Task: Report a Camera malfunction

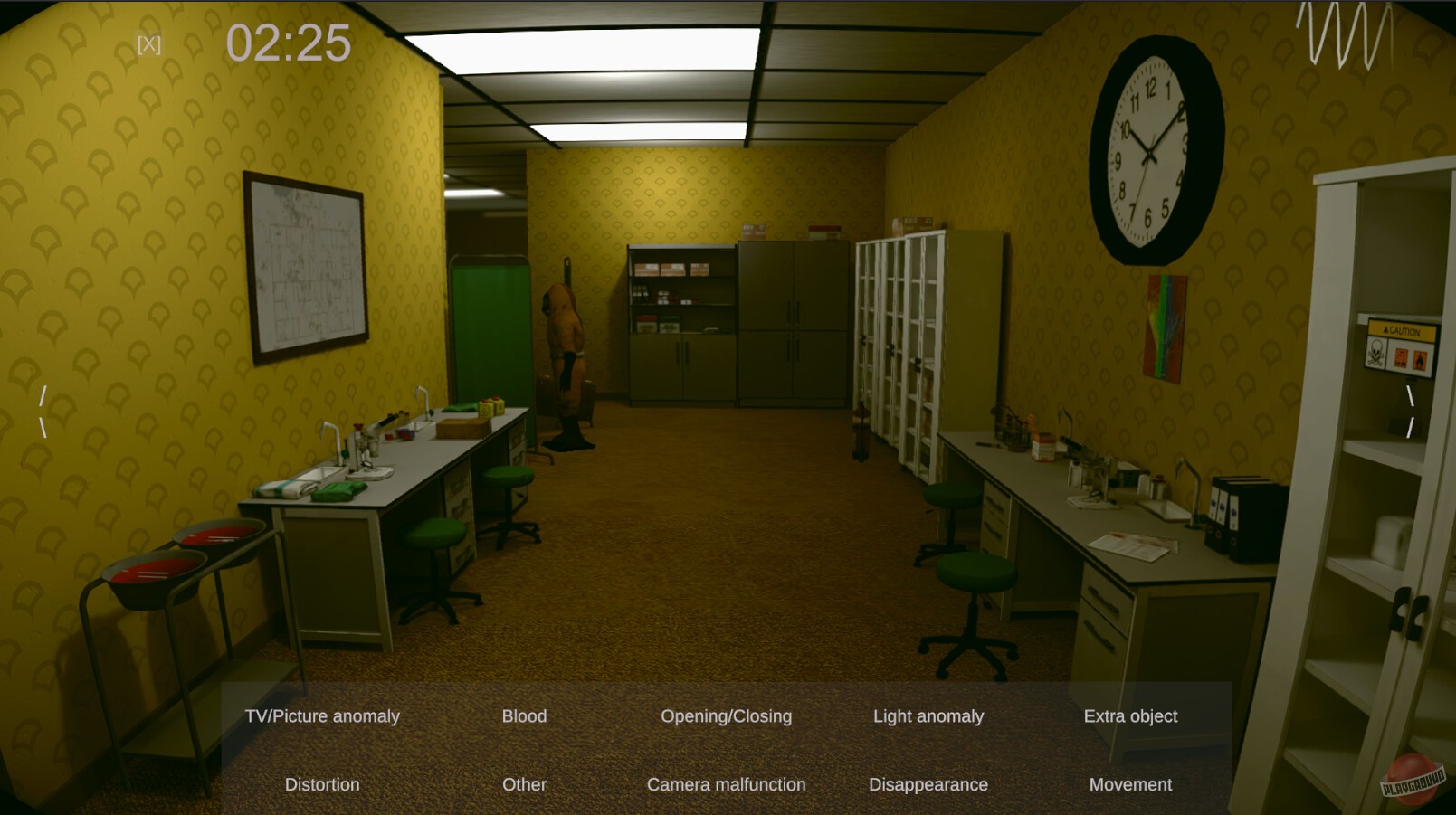Action: (726, 784)
